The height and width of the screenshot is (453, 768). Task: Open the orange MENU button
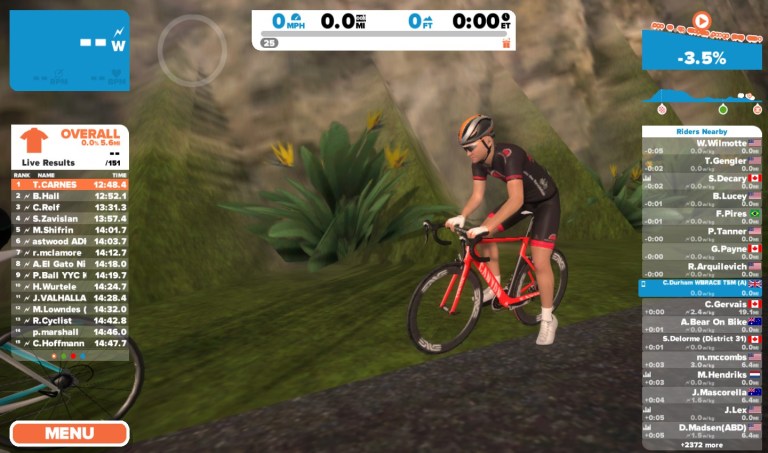[70, 433]
